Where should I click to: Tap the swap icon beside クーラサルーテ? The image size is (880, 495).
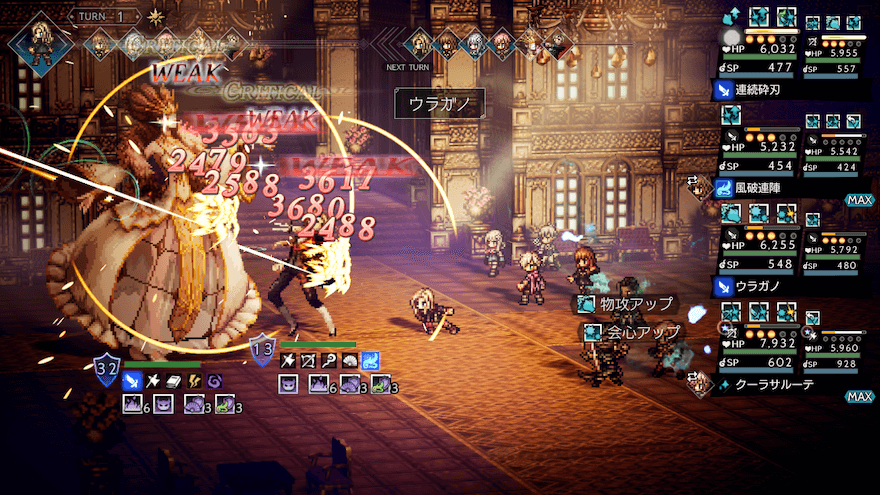692,379
